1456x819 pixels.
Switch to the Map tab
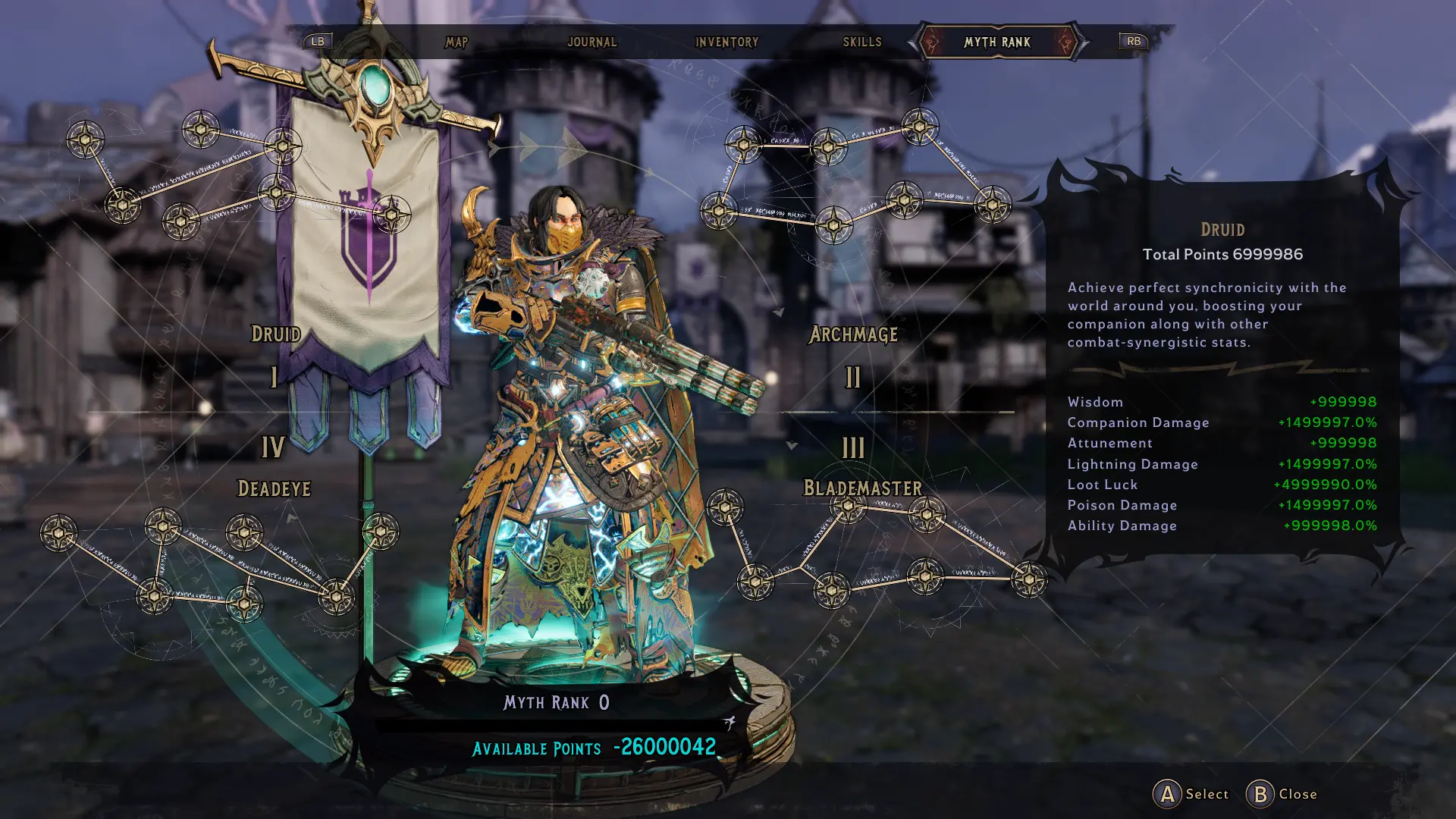pos(457,42)
